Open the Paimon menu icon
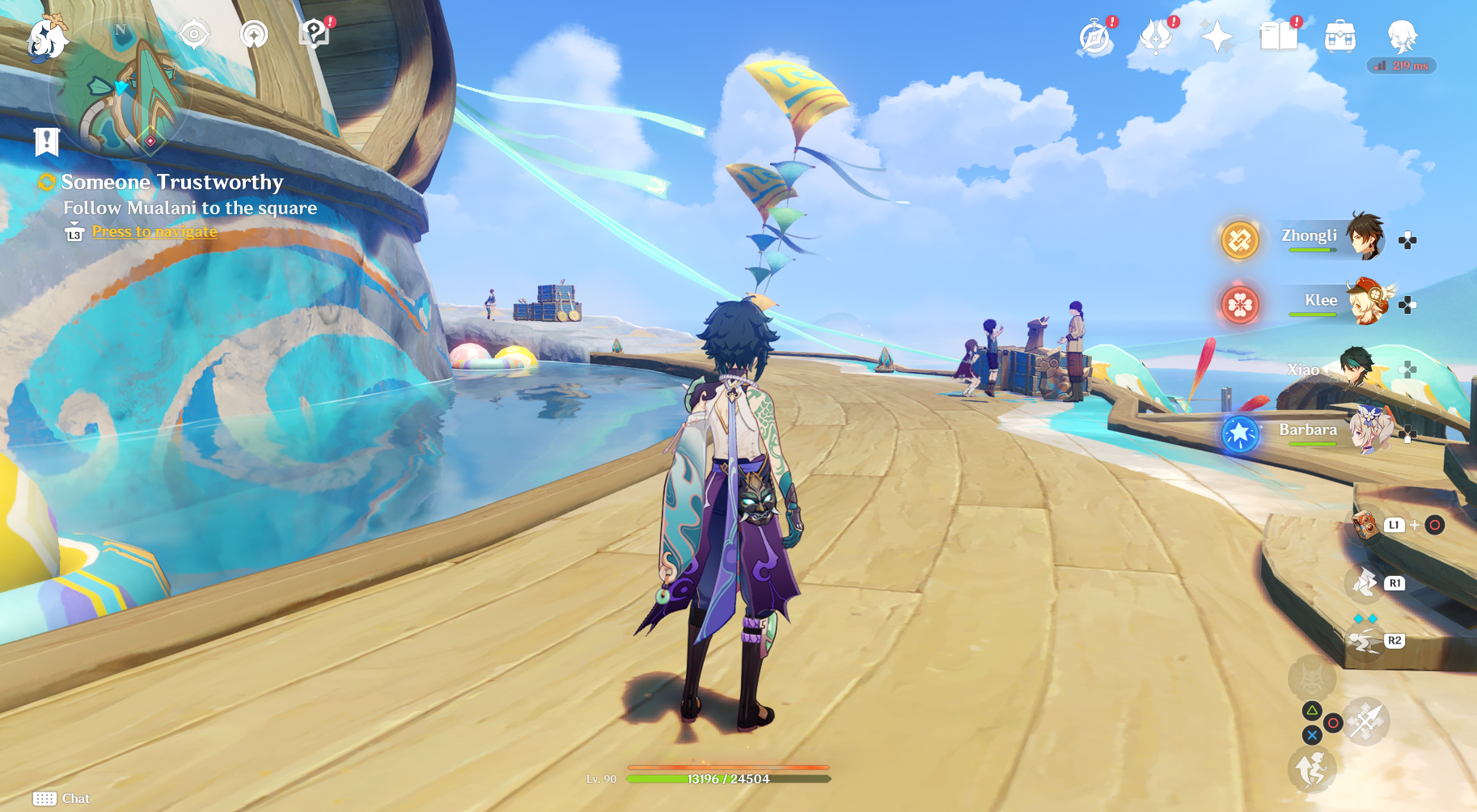This screenshot has height=812, width=1477. point(47,37)
